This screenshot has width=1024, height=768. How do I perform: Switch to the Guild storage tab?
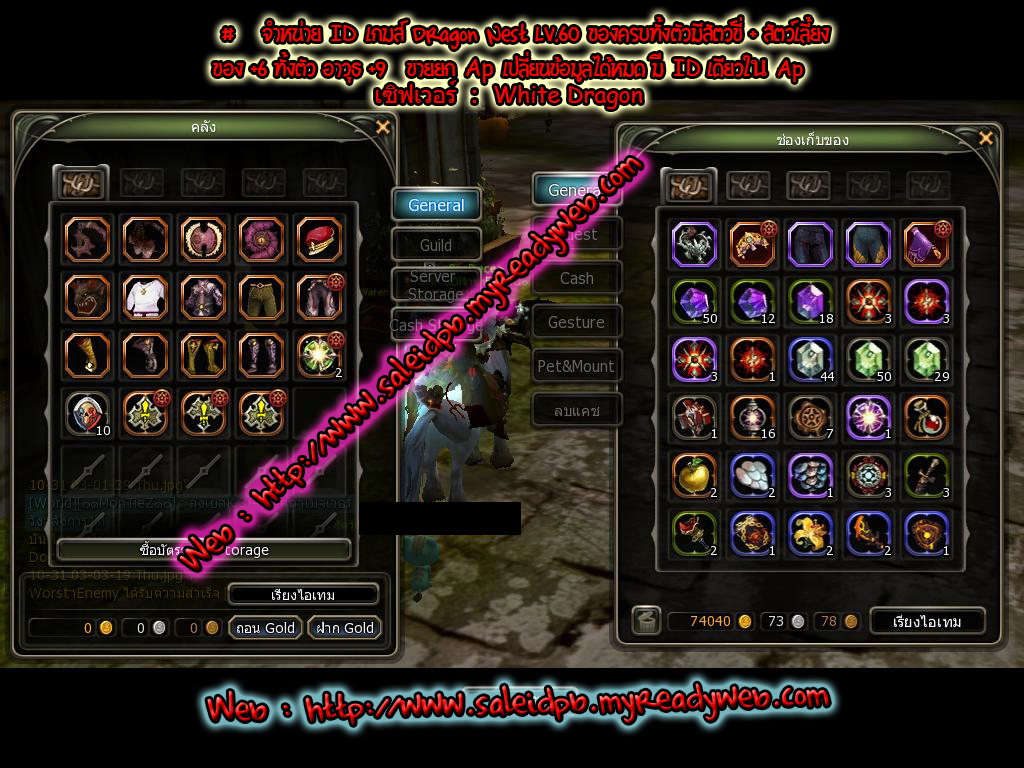(x=436, y=245)
